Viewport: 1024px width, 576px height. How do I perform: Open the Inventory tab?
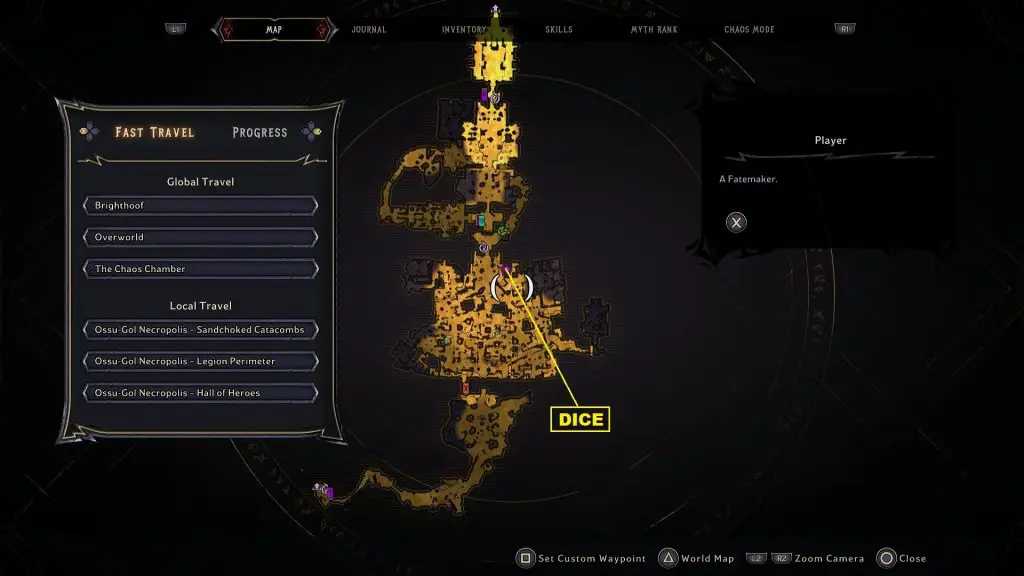[464, 30]
